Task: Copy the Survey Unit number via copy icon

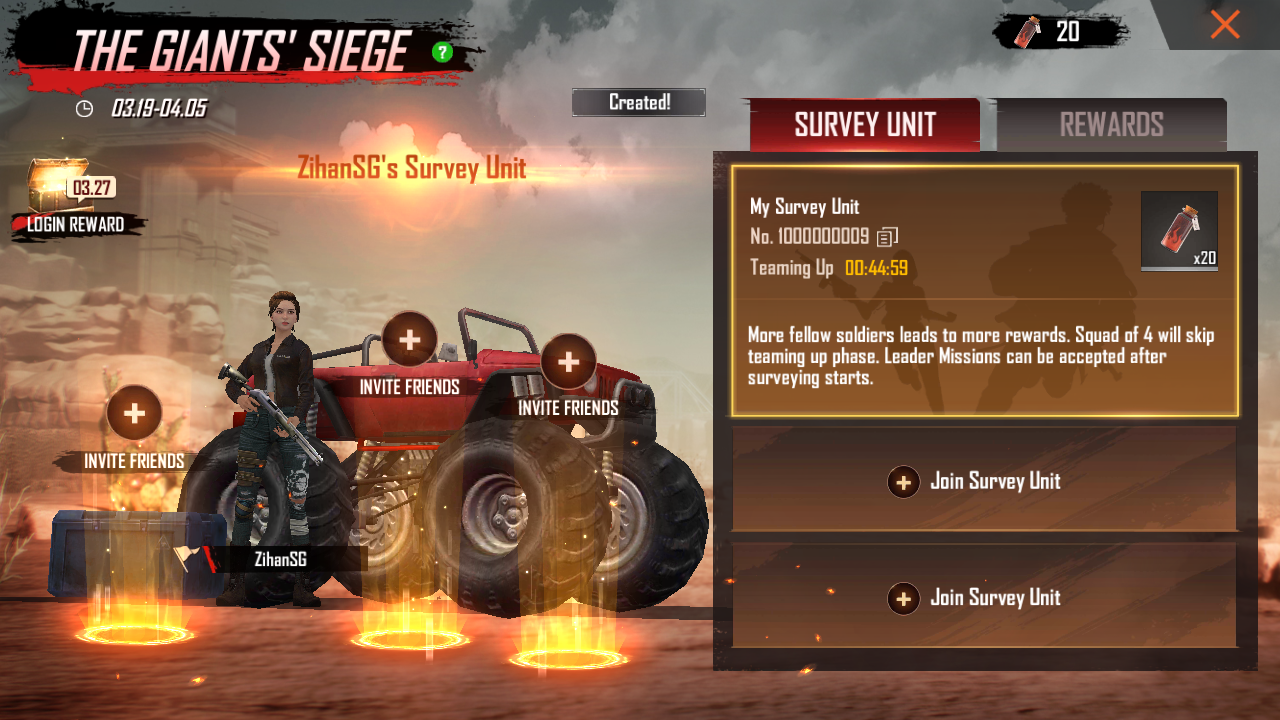Action: tap(888, 236)
